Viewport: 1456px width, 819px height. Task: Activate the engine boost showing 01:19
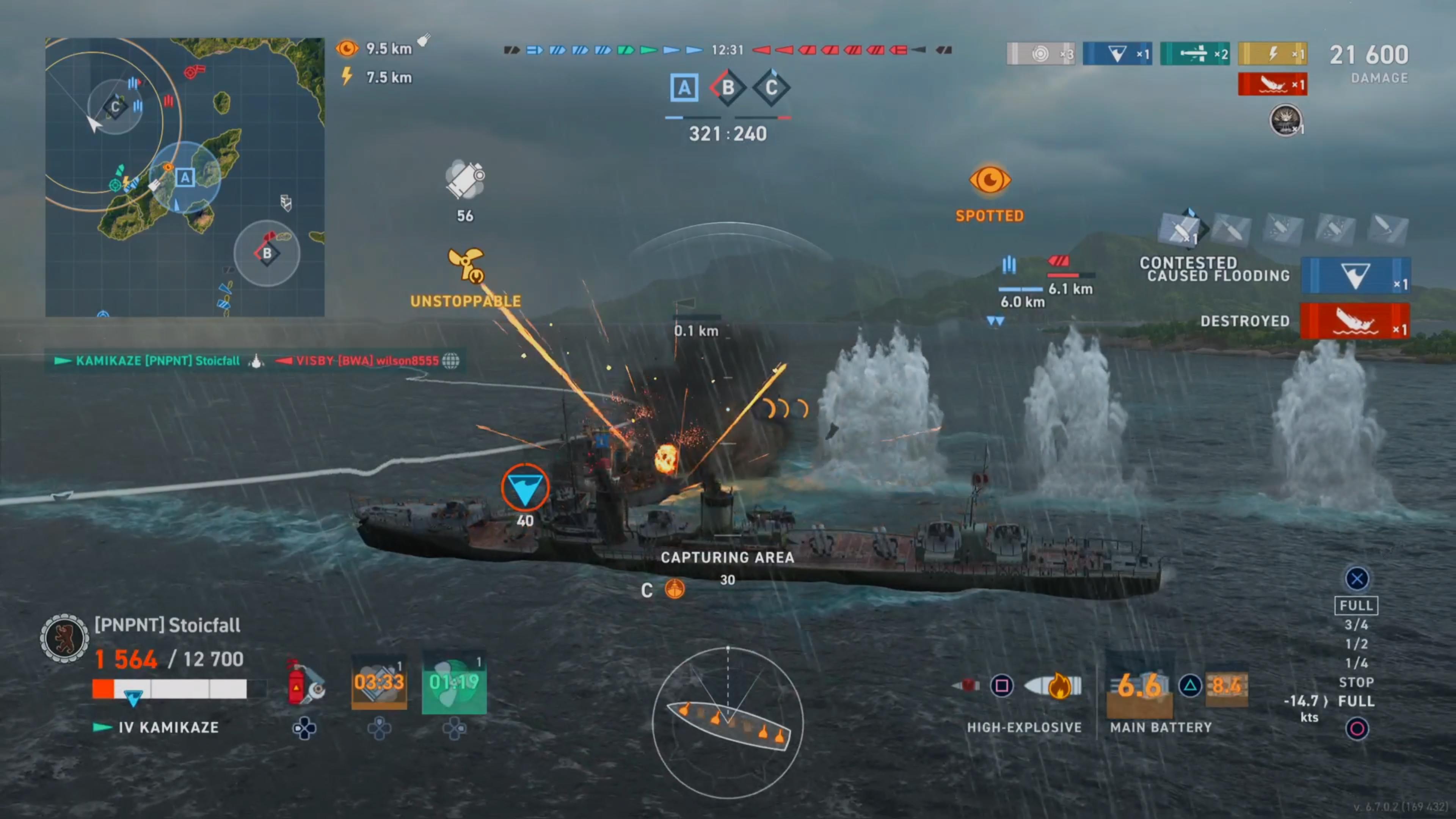454,683
